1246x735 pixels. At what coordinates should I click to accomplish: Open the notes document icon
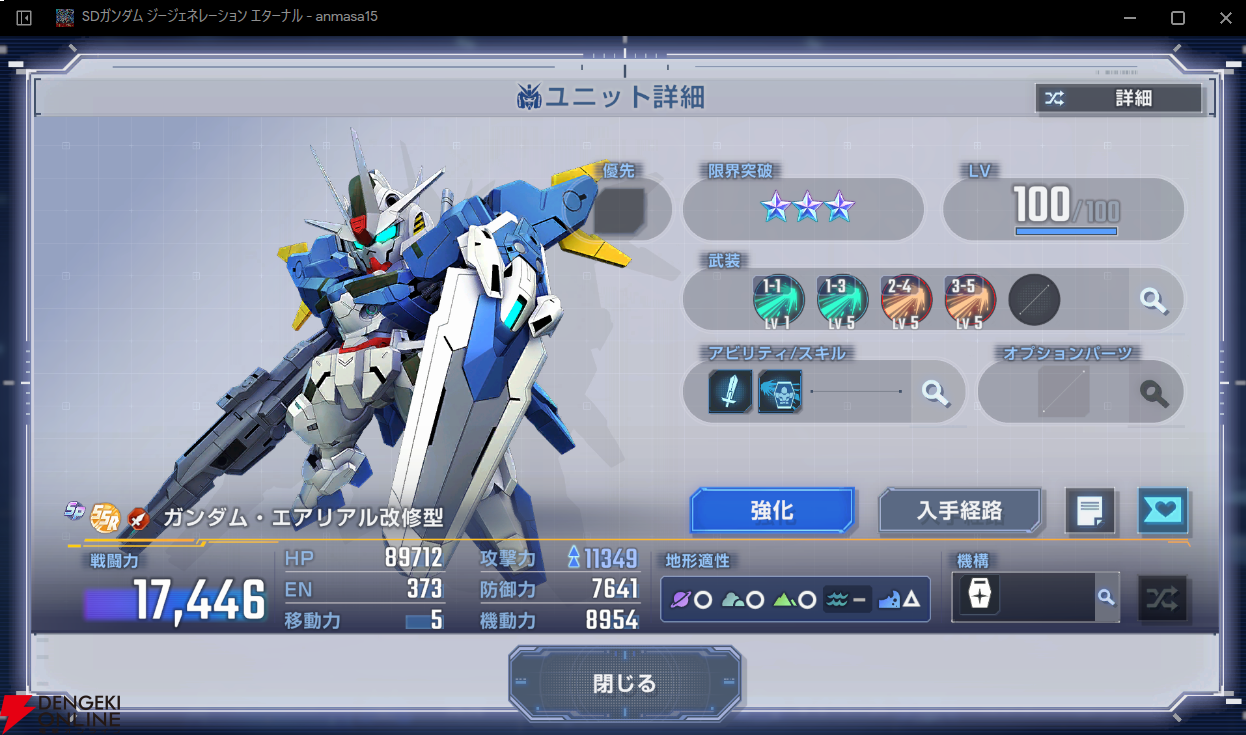tap(1090, 512)
